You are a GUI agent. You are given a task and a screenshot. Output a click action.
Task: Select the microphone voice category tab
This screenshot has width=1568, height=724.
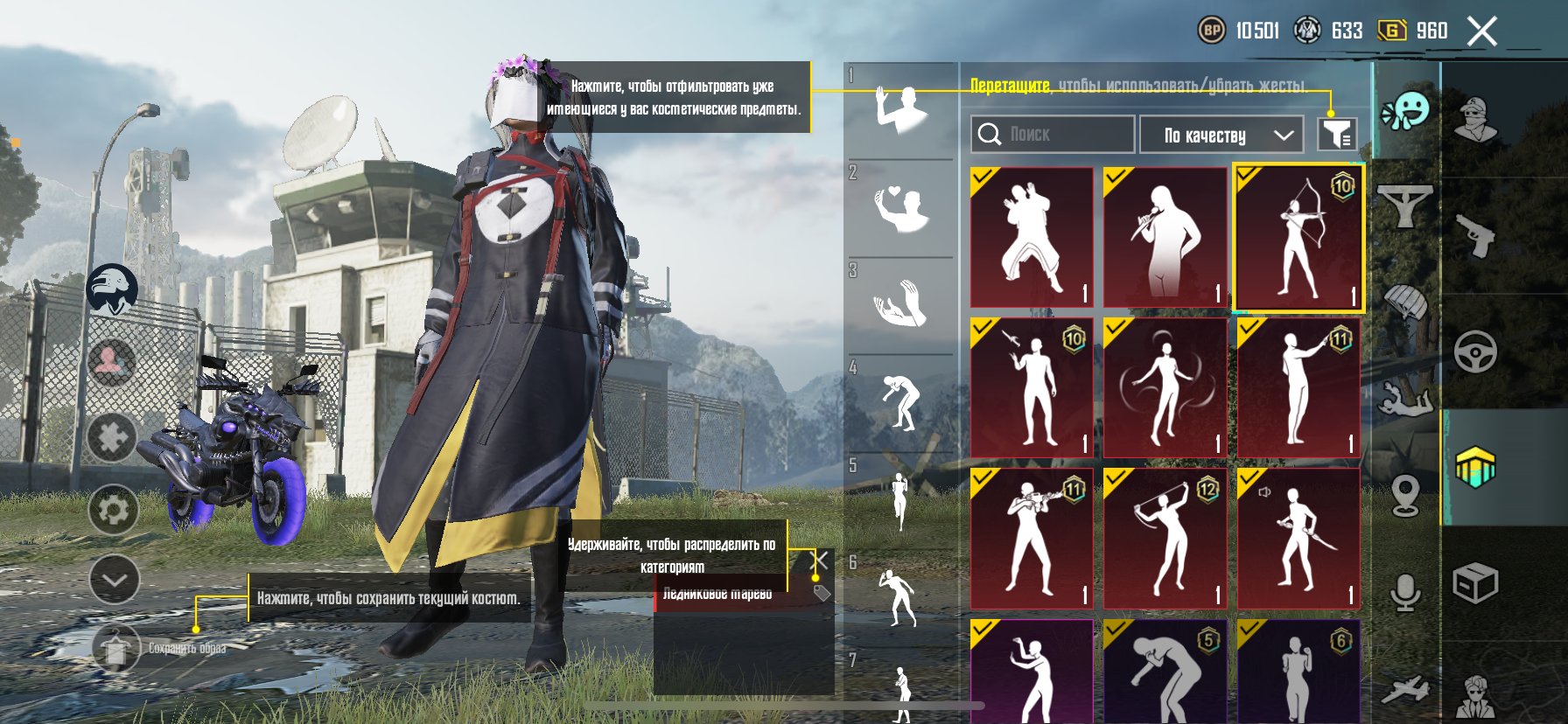click(x=1404, y=593)
